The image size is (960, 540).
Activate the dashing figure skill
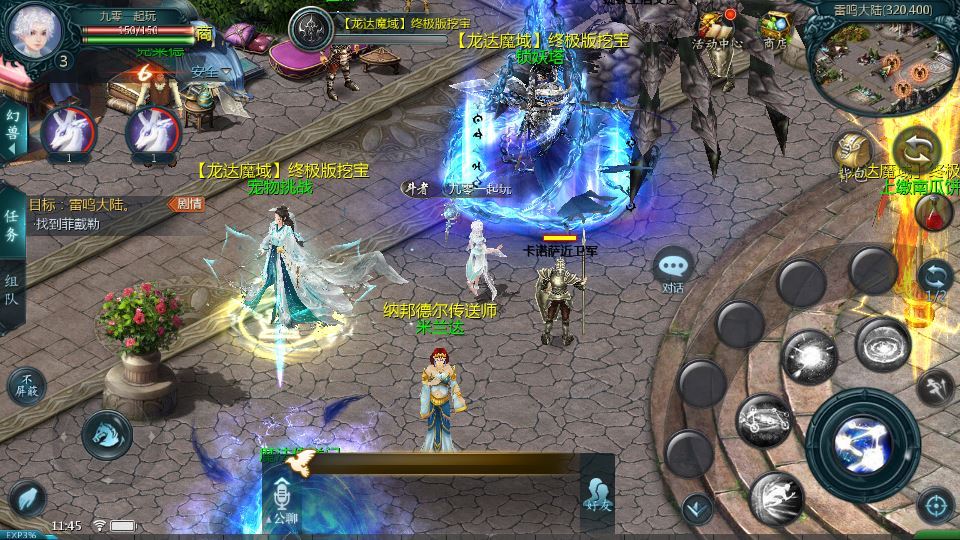pyautogui.click(x=777, y=497)
